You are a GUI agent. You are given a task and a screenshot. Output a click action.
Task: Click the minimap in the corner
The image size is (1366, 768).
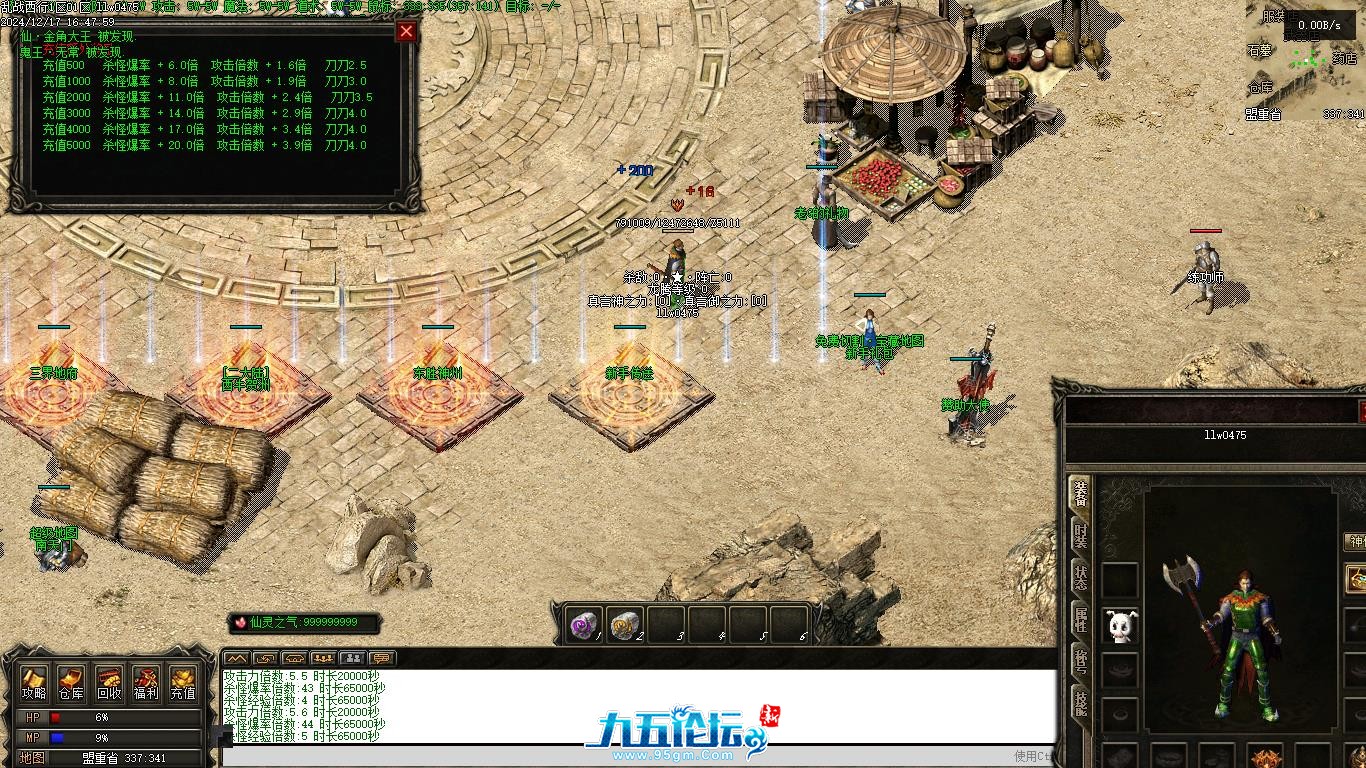pyautogui.click(x=1308, y=65)
